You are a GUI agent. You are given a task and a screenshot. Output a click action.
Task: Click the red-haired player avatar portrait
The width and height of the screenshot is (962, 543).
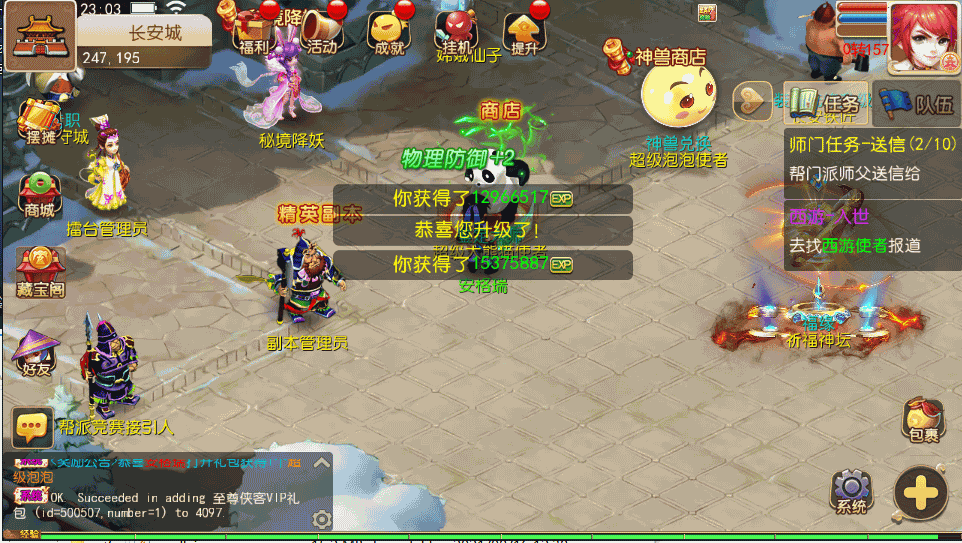click(923, 36)
